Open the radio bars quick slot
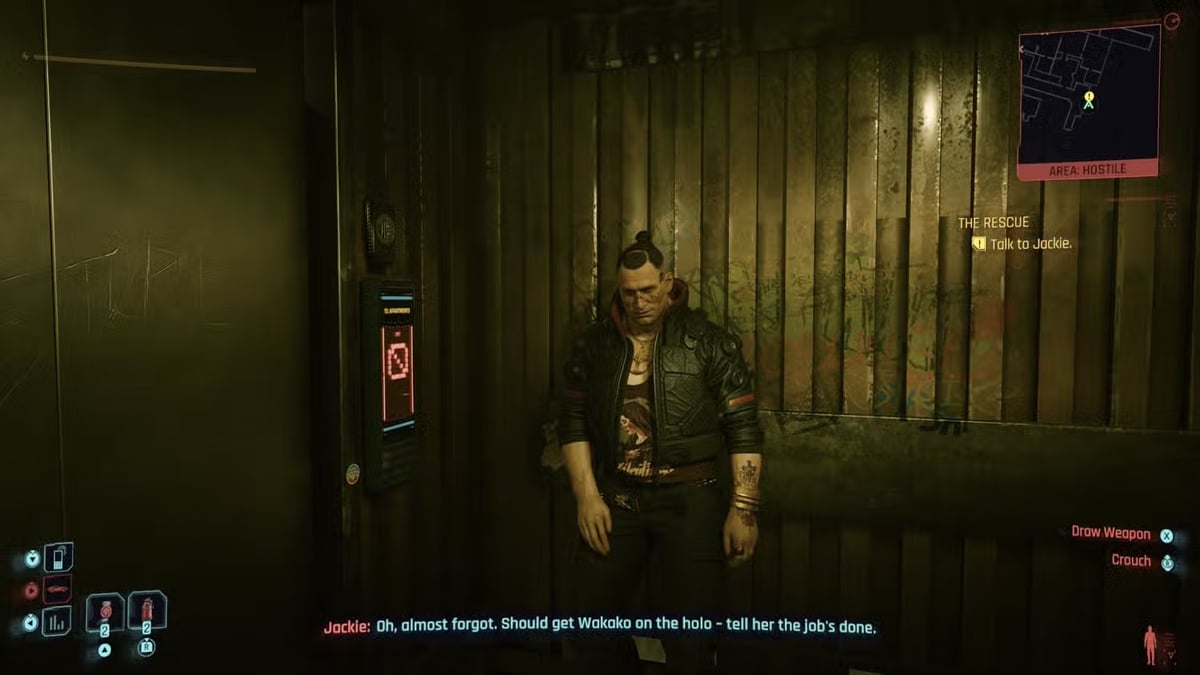The image size is (1200, 675). point(58,621)
